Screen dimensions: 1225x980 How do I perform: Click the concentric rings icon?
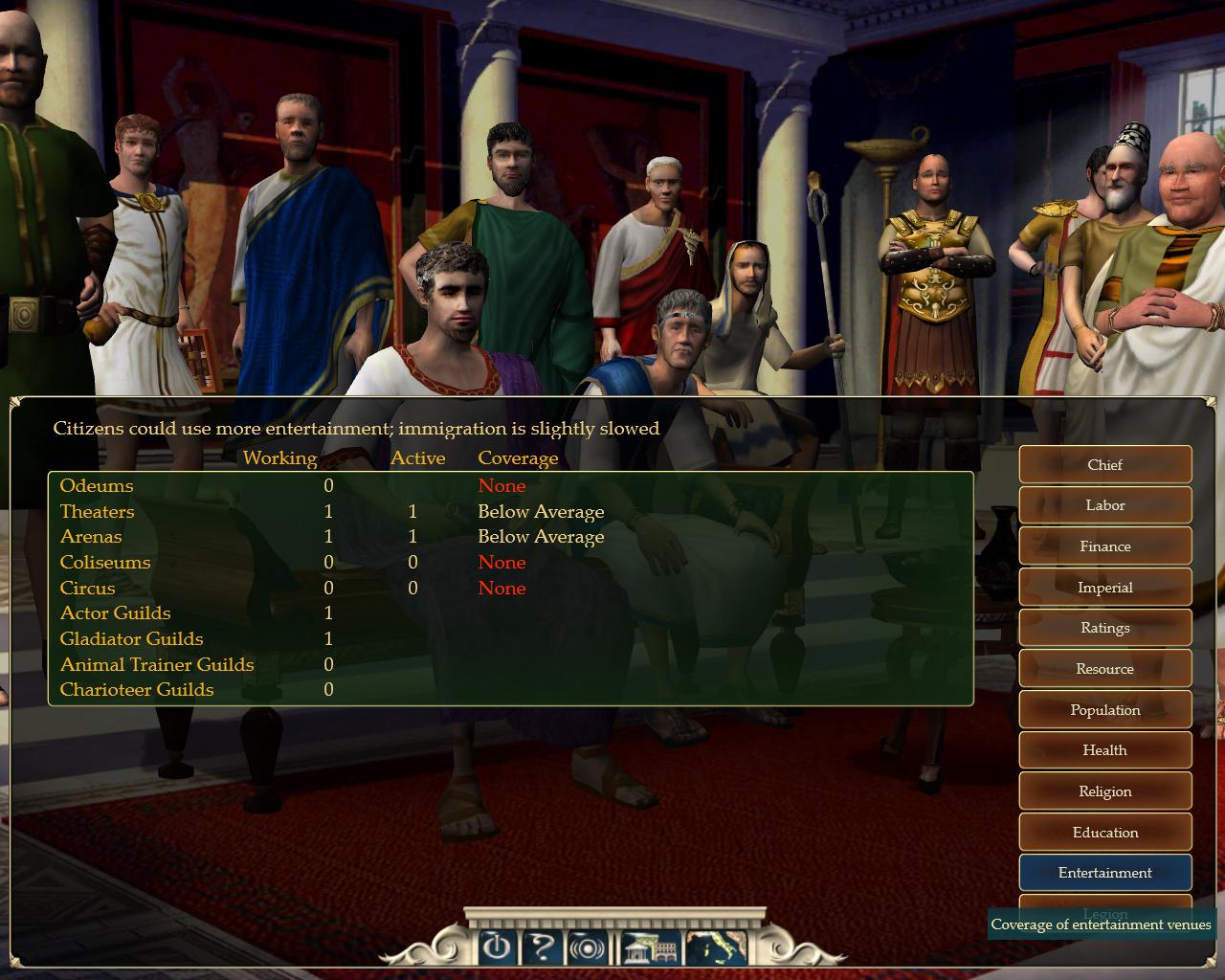coord(586,947)
